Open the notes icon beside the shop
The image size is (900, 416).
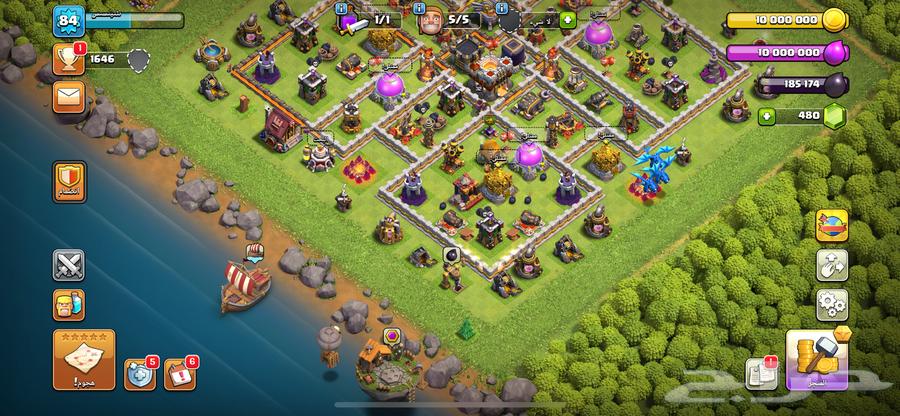click(x=761, y=373)
